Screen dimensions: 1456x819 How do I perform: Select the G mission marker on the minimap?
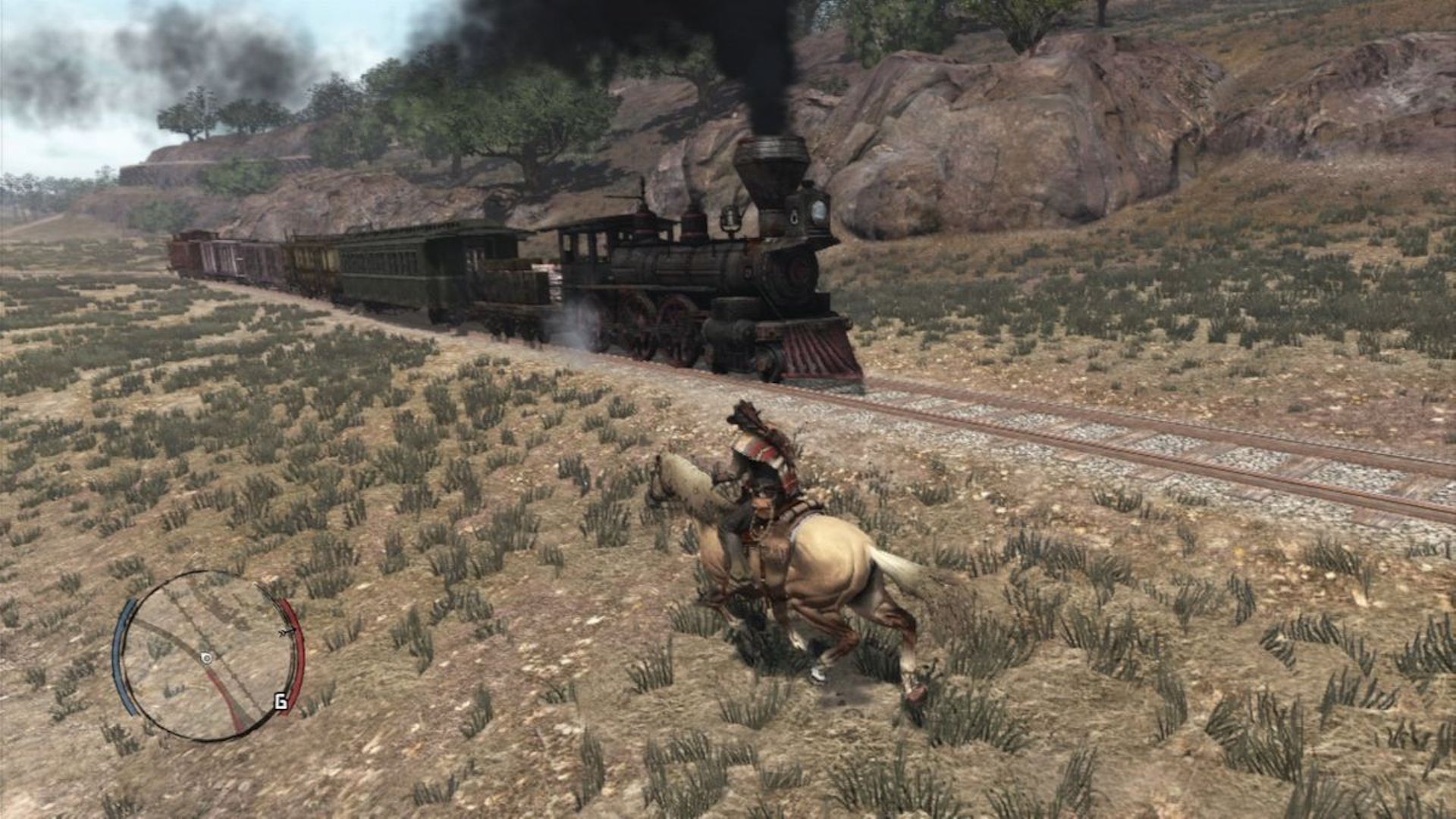coord(281,702)
